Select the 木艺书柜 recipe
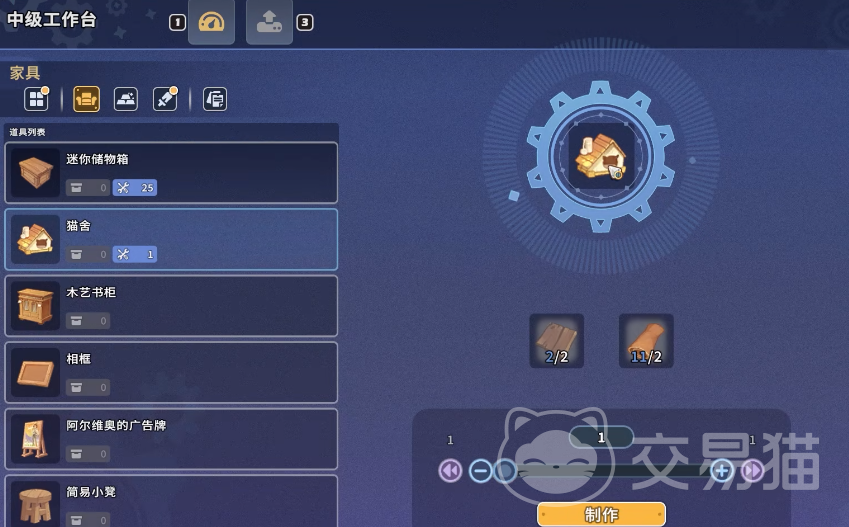 tap(171, 305)
